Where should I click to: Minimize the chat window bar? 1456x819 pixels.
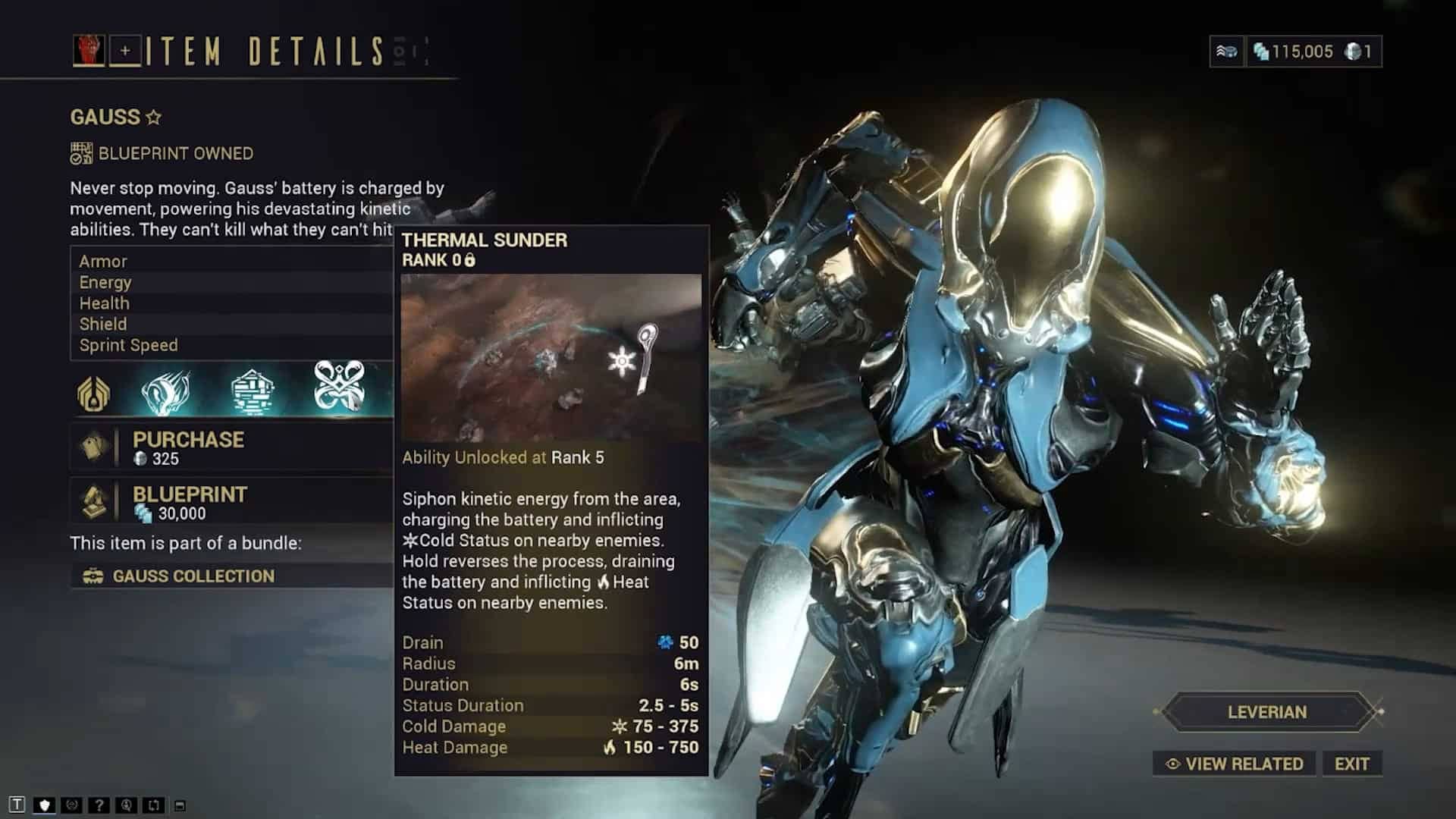tap(180, 805)
